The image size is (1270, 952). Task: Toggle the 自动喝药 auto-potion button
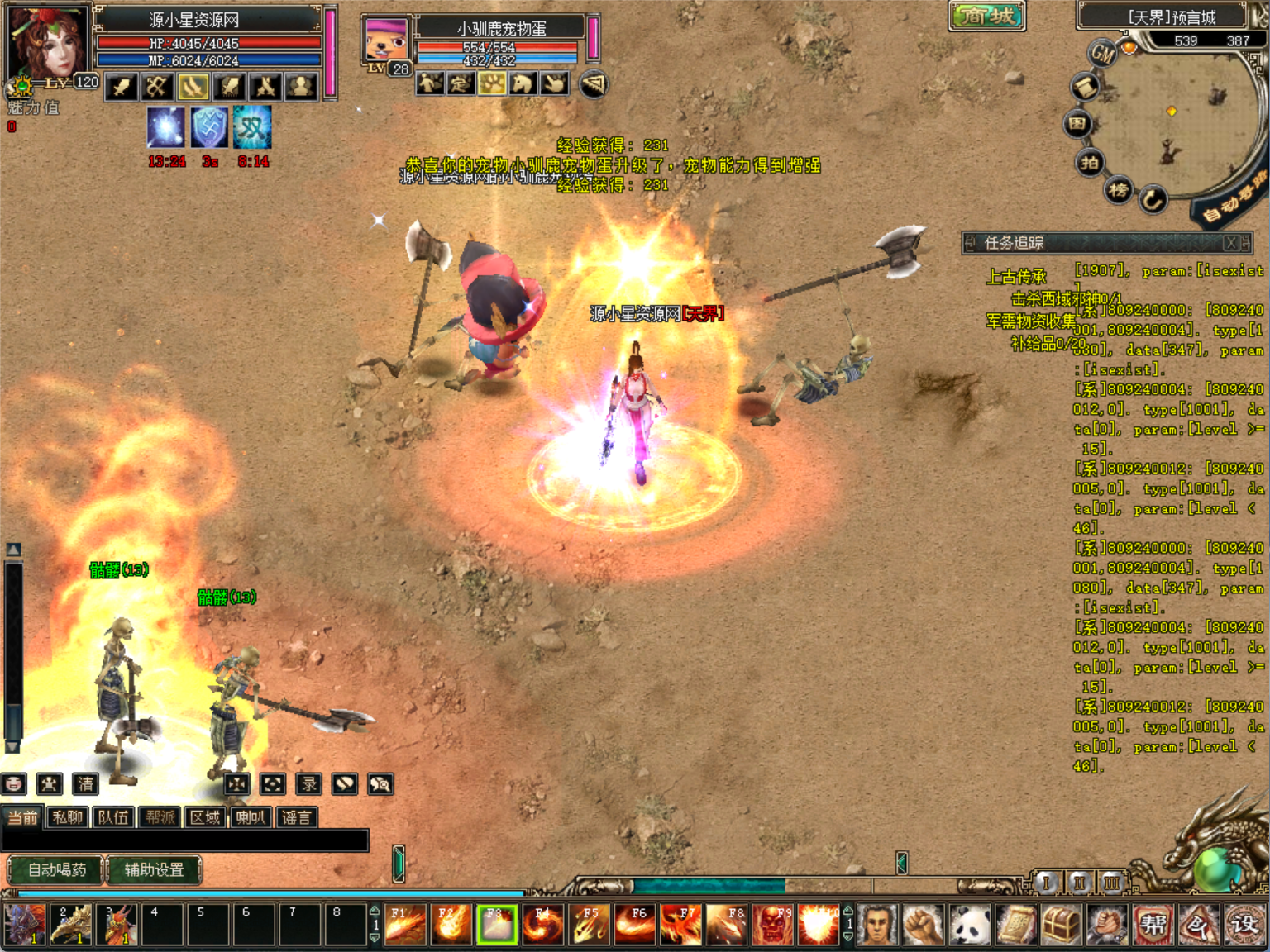point(56,869)
